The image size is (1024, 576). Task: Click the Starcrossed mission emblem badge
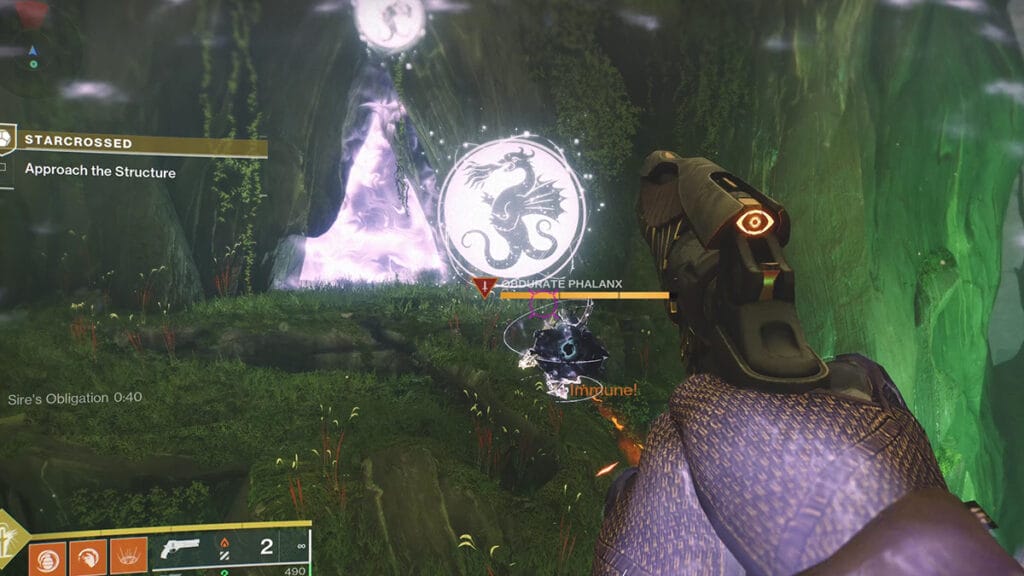pos(7,137)
